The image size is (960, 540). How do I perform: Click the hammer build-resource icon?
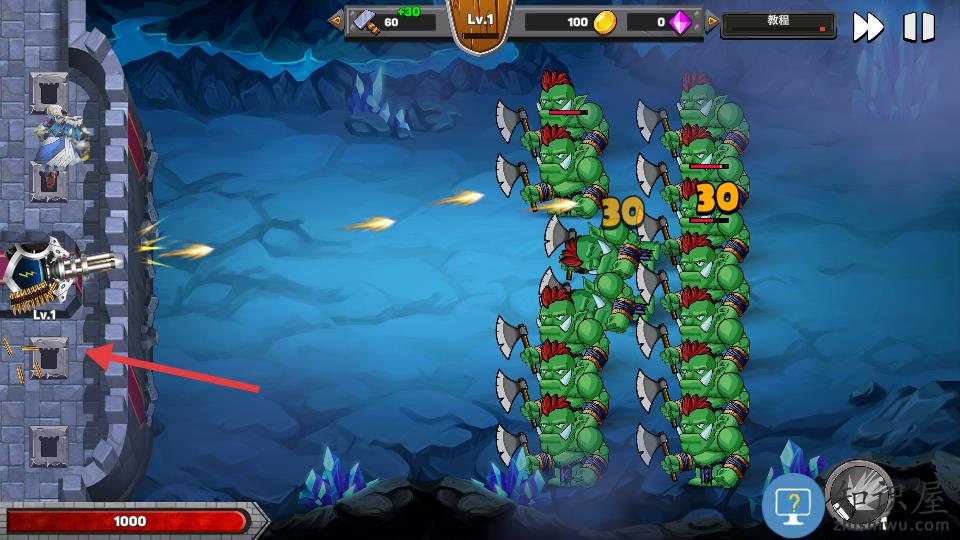coord(366,22)
